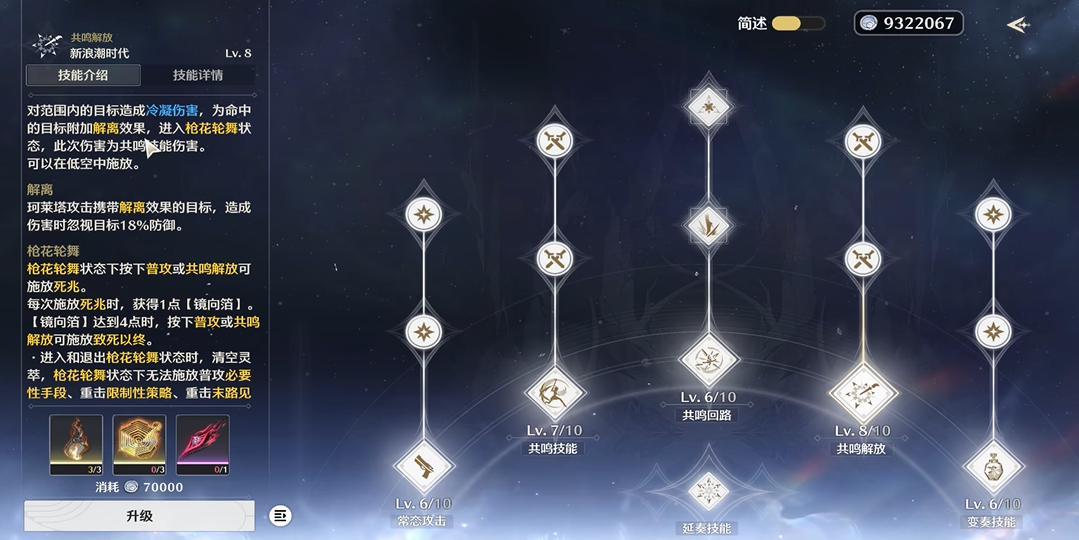
Task: Select the top diamond node above 共鸣回路
Action: pyautogui.click(x=708, y=104)
